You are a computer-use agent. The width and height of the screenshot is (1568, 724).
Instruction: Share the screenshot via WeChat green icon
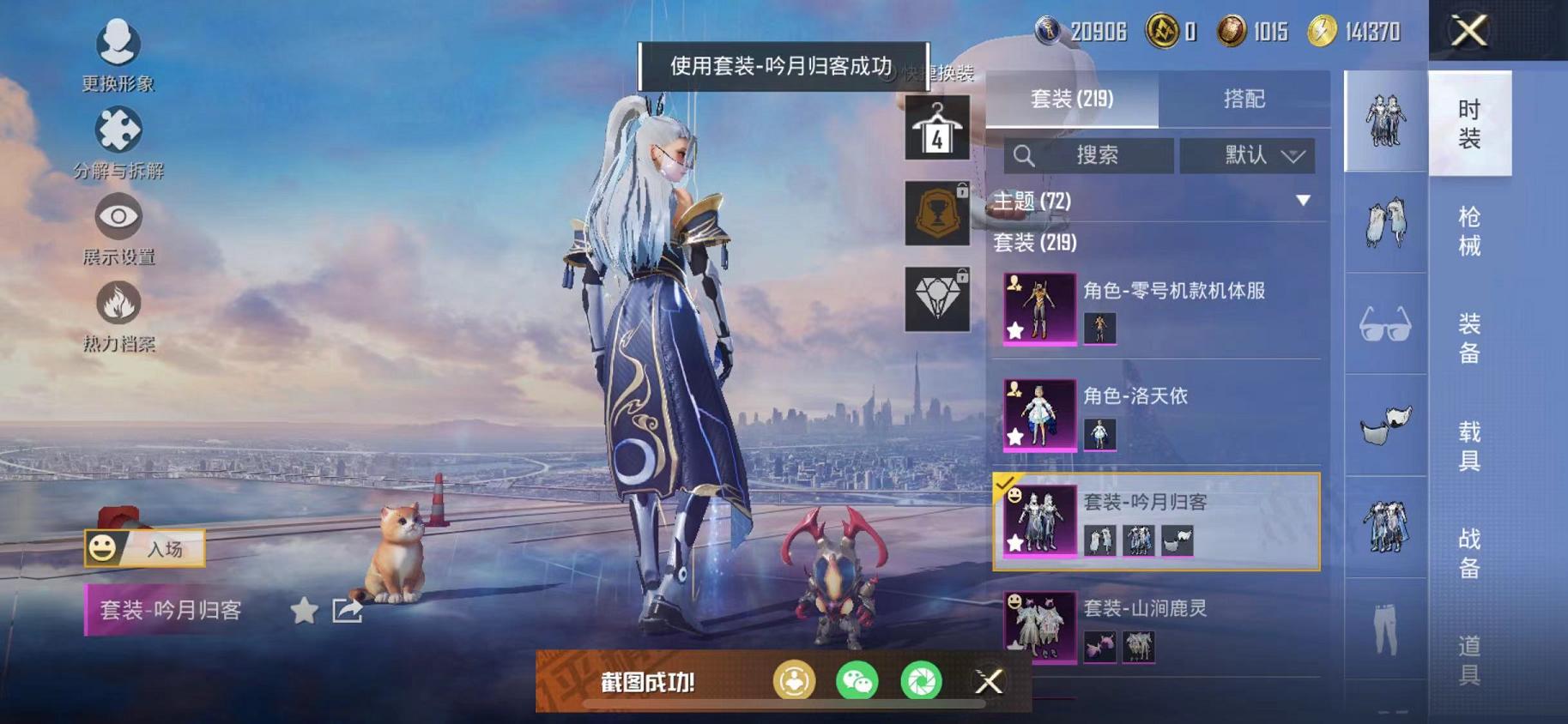(857, 682)
